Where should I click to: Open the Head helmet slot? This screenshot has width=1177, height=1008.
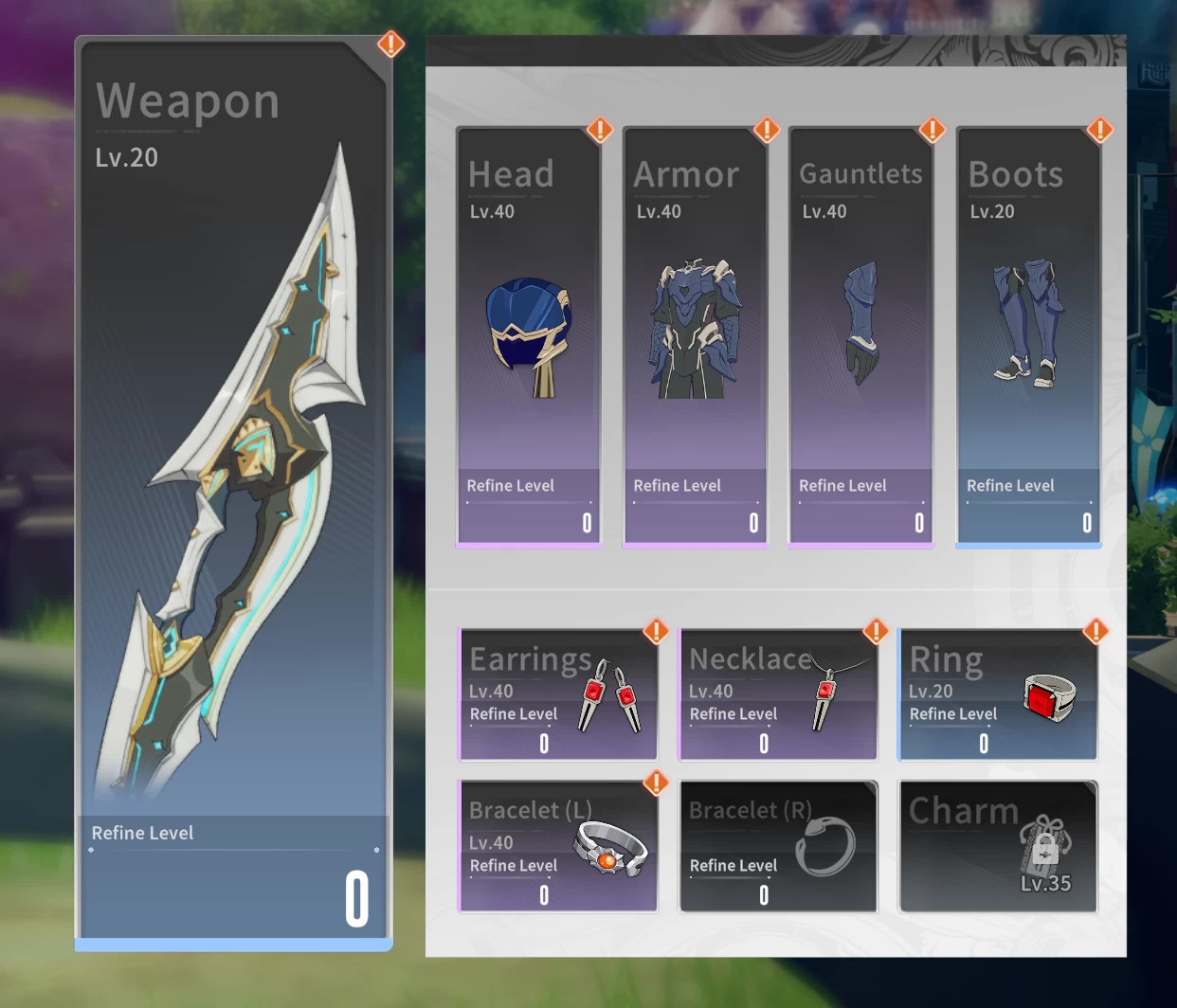[529, 337]
